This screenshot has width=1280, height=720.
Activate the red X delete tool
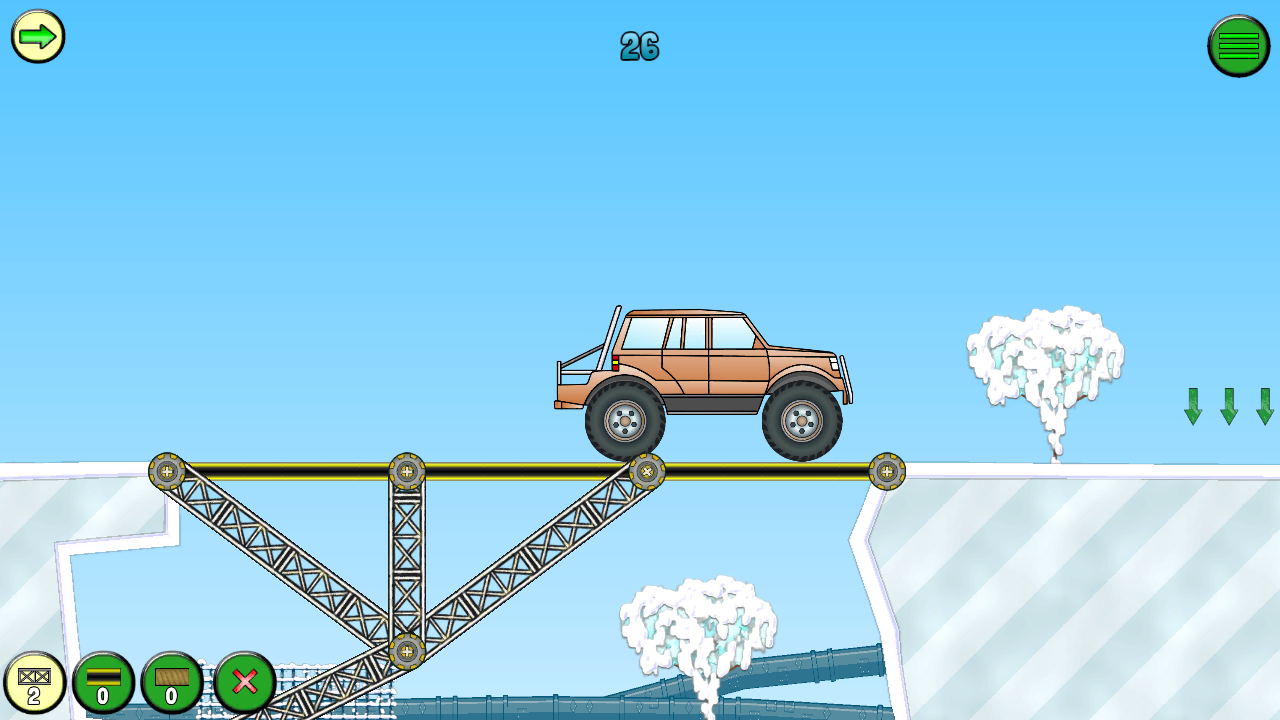[x=244, y=683]
